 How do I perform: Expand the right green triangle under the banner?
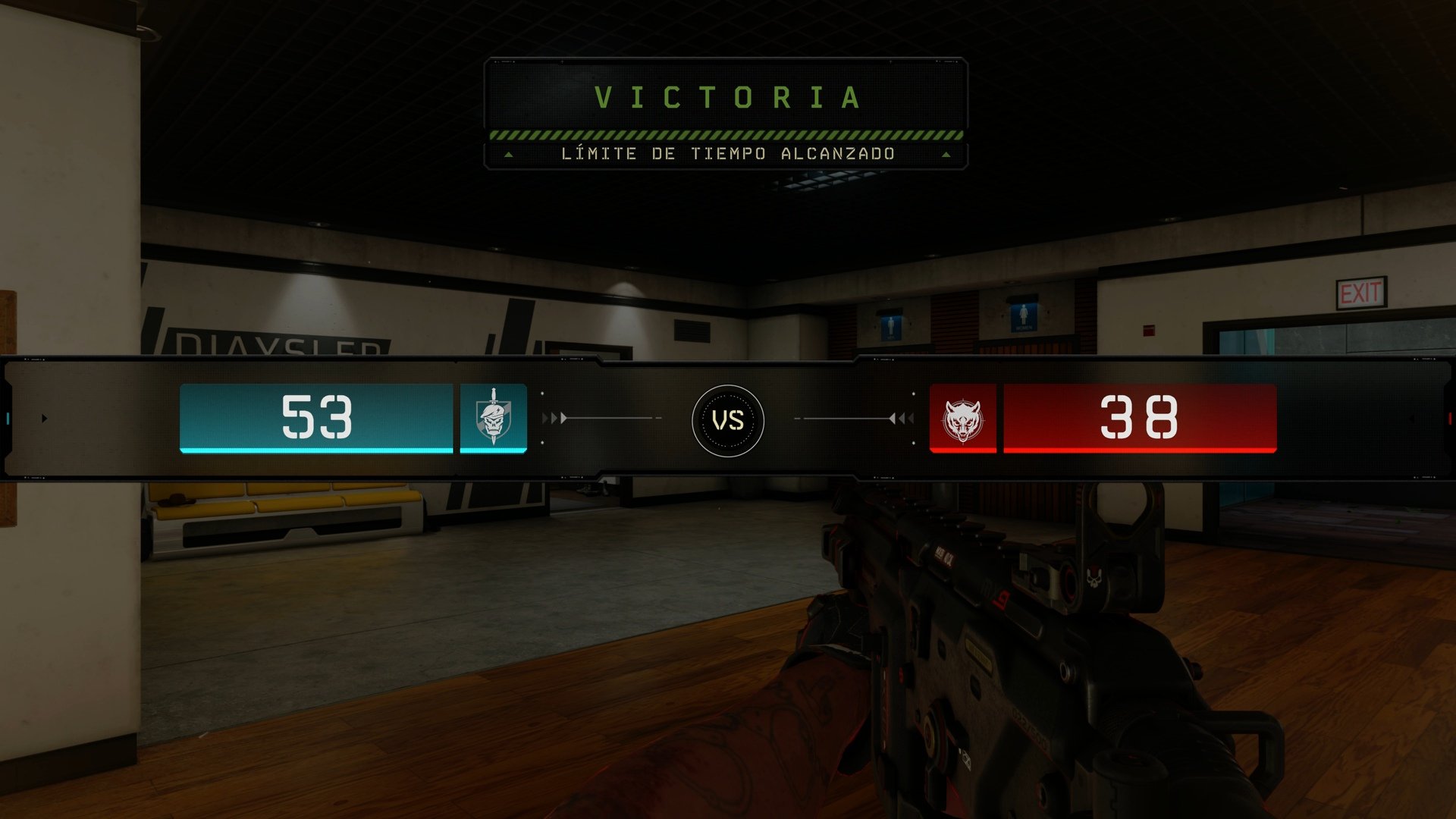(x=946, y=154)
